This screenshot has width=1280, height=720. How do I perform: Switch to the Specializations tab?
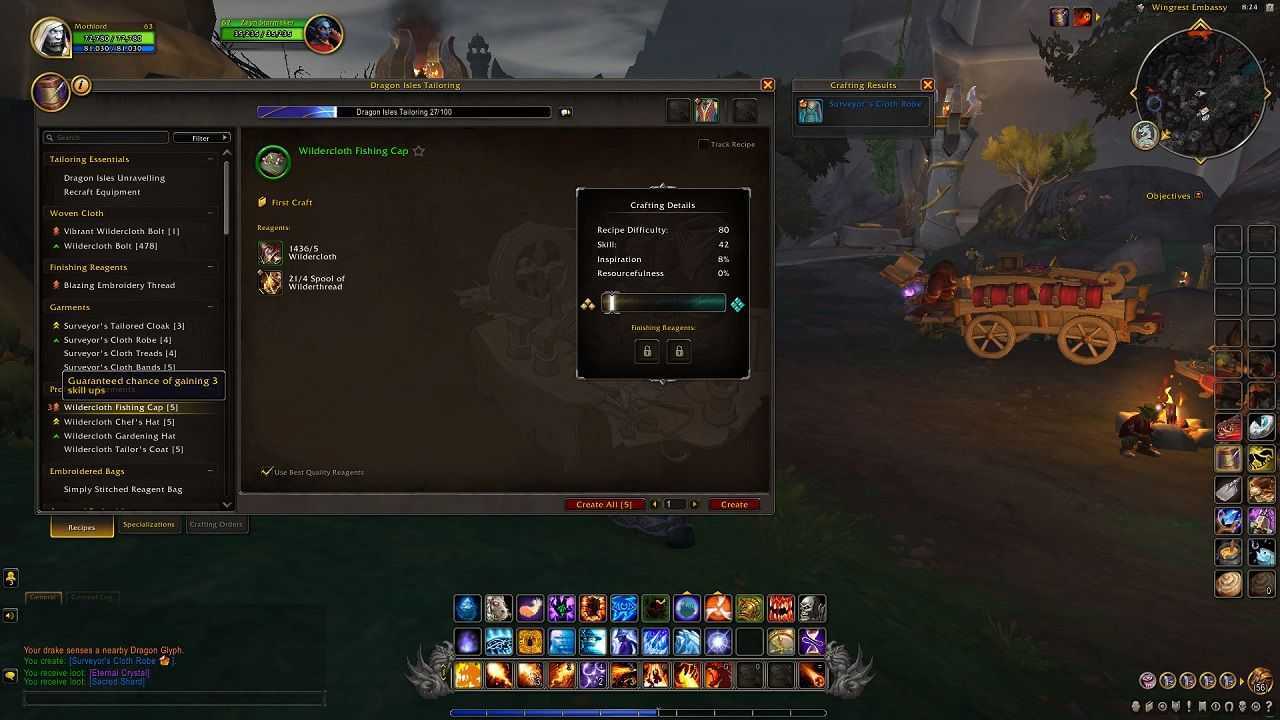click(x=148, y=524)
